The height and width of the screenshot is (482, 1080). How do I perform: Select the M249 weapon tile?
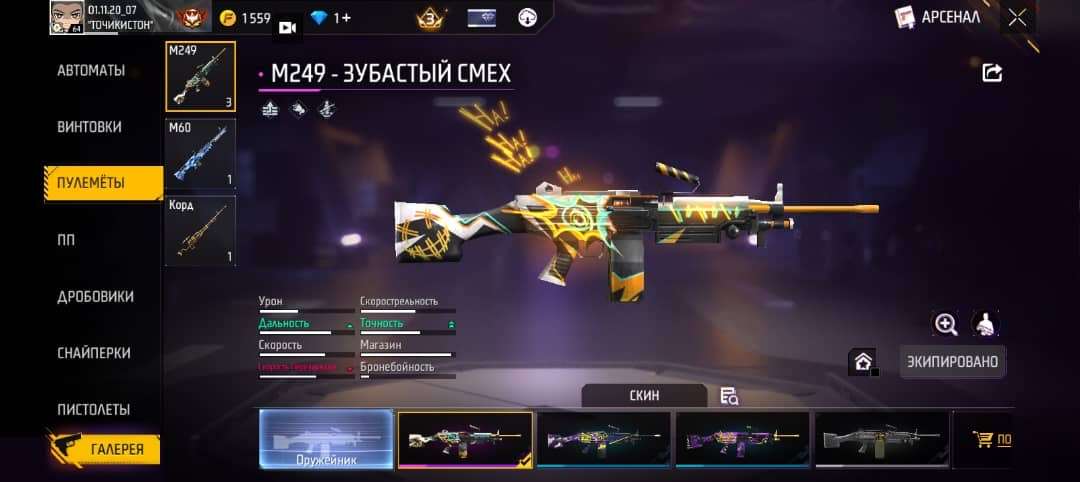tap(200, 76)
